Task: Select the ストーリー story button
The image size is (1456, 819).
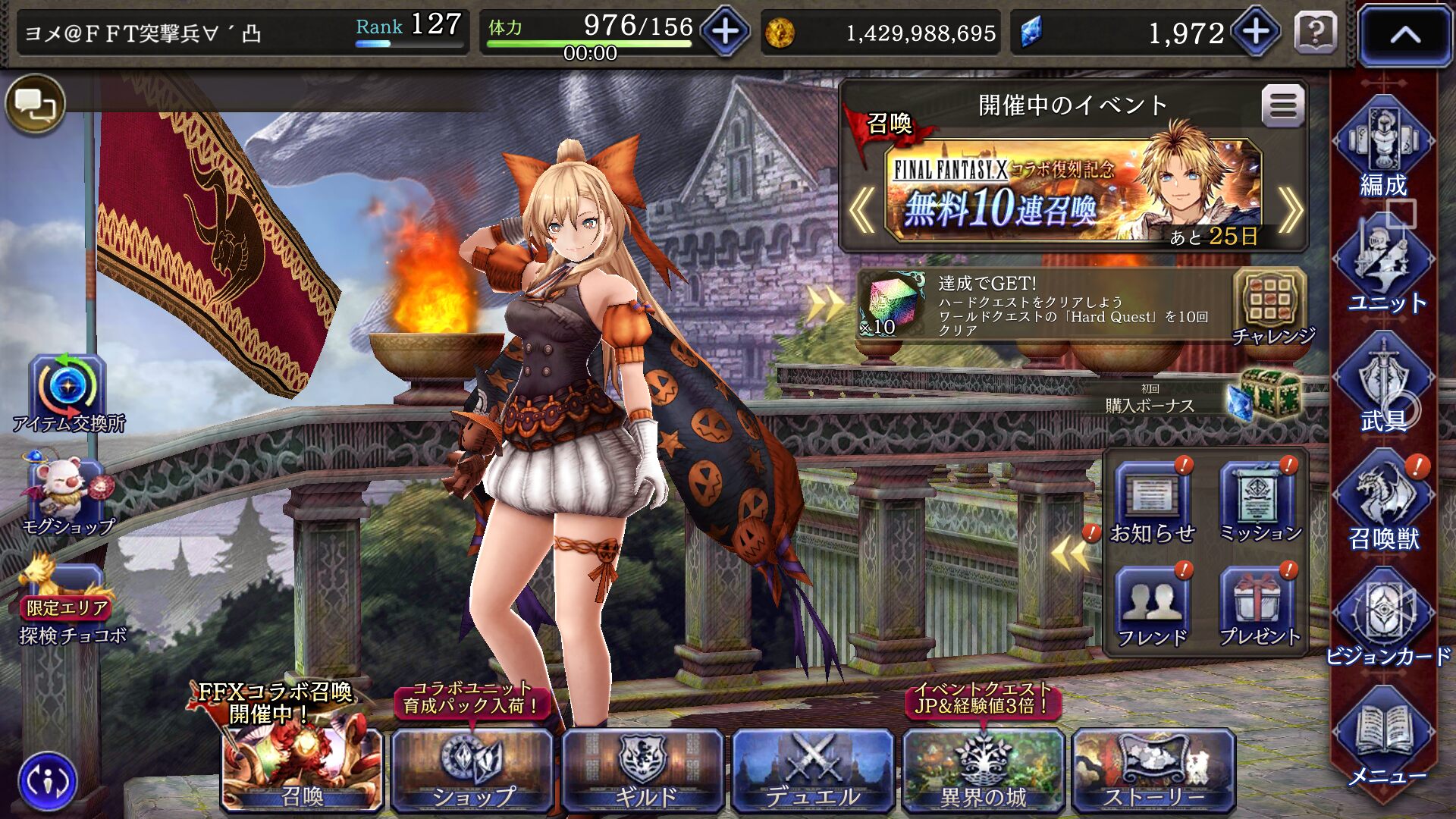Action: coord(1153,770)
